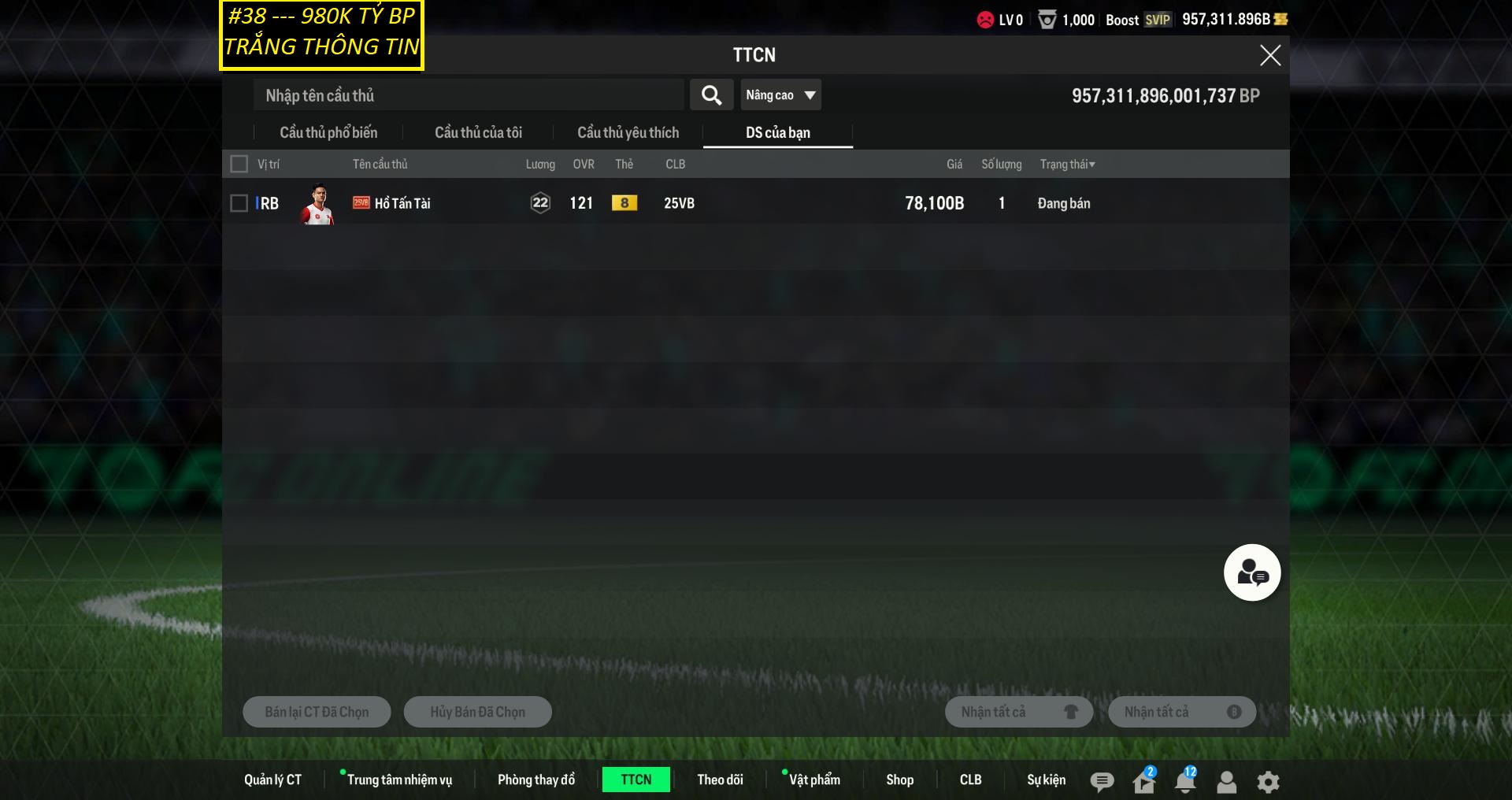Click the player name search field
This screenshot has width=1512, height=800.
(469, 95)
